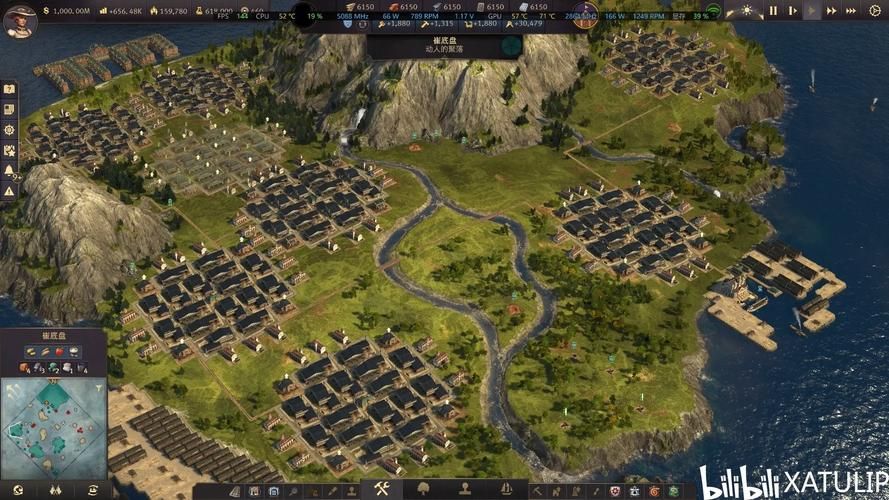This screenshot has width=889, height=500.
Task: Click the globe button below minimap
Action: [x=18, y=489]
